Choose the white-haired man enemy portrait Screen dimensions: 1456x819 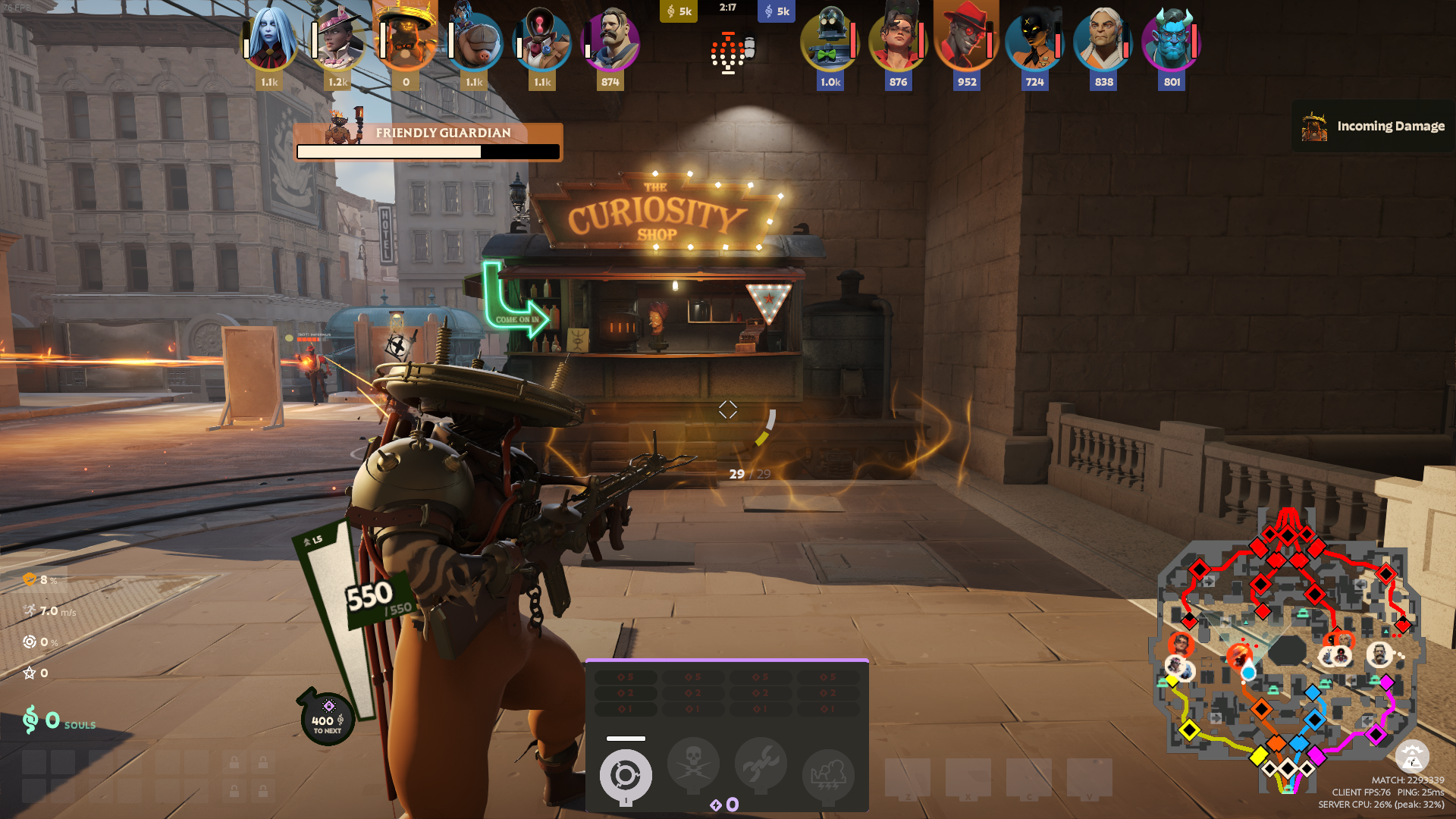pos(1103,39)
